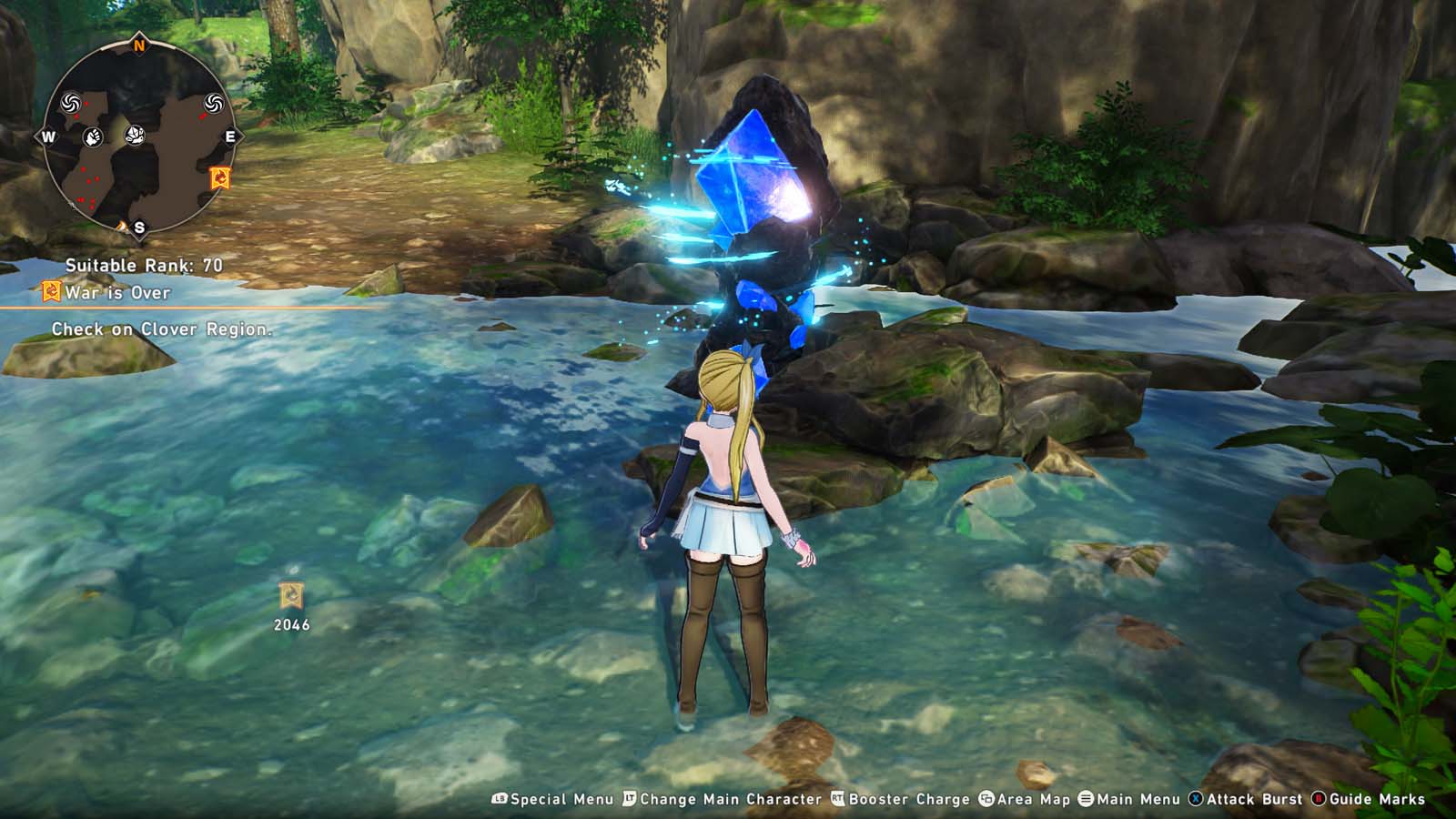
Task: Select the fist icon at minimap center
Action: (x=92, y=136)
